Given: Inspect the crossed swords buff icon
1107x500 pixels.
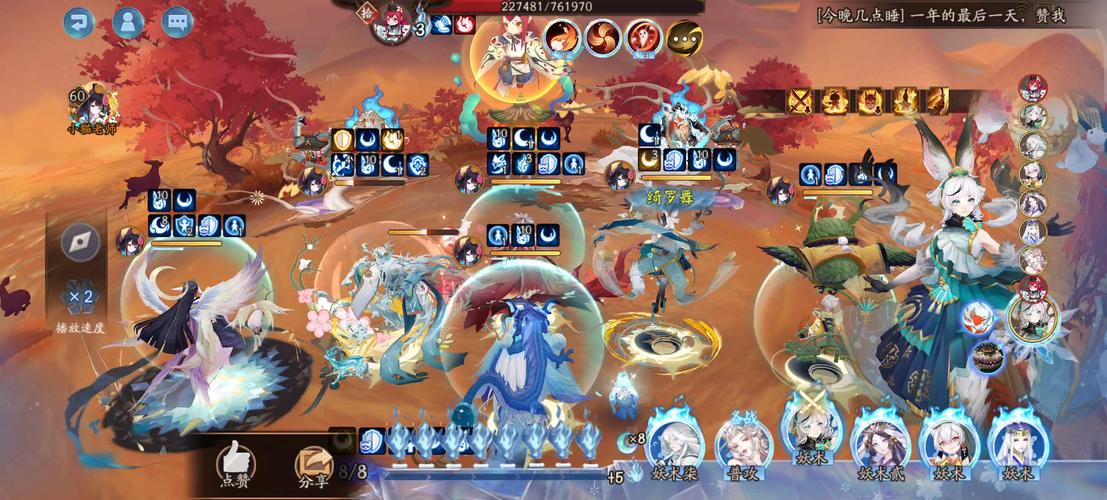Looking at the screenshot, I should pyautogui.click(x=800, y=100).
